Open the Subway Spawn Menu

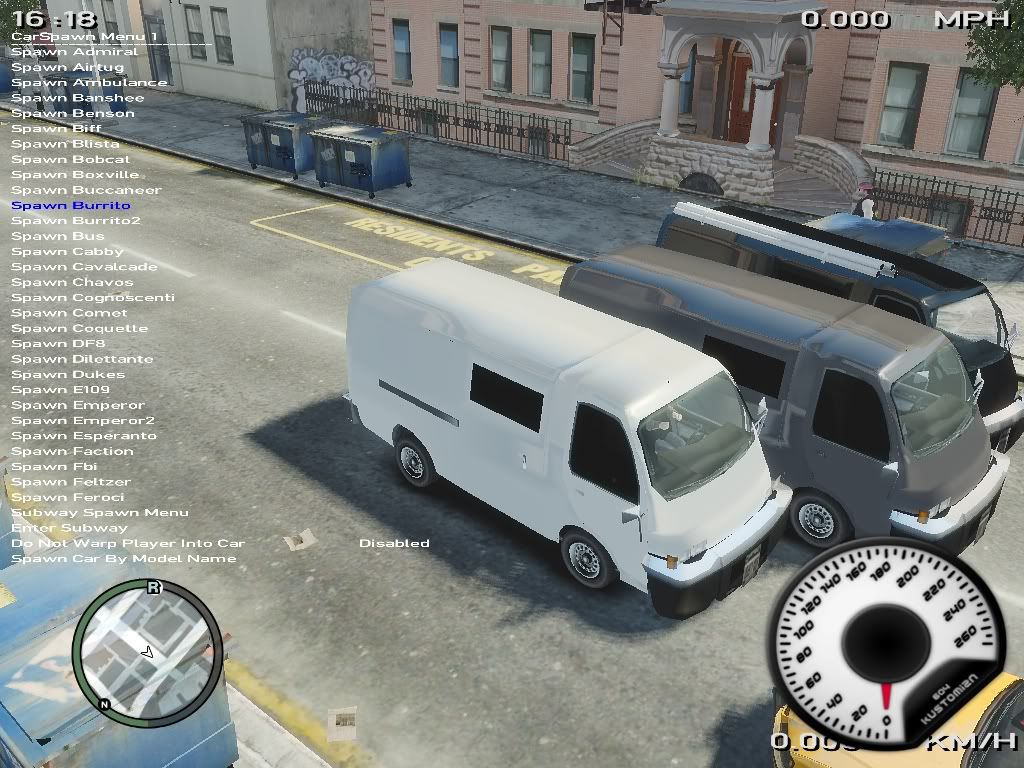coord(99,513)
